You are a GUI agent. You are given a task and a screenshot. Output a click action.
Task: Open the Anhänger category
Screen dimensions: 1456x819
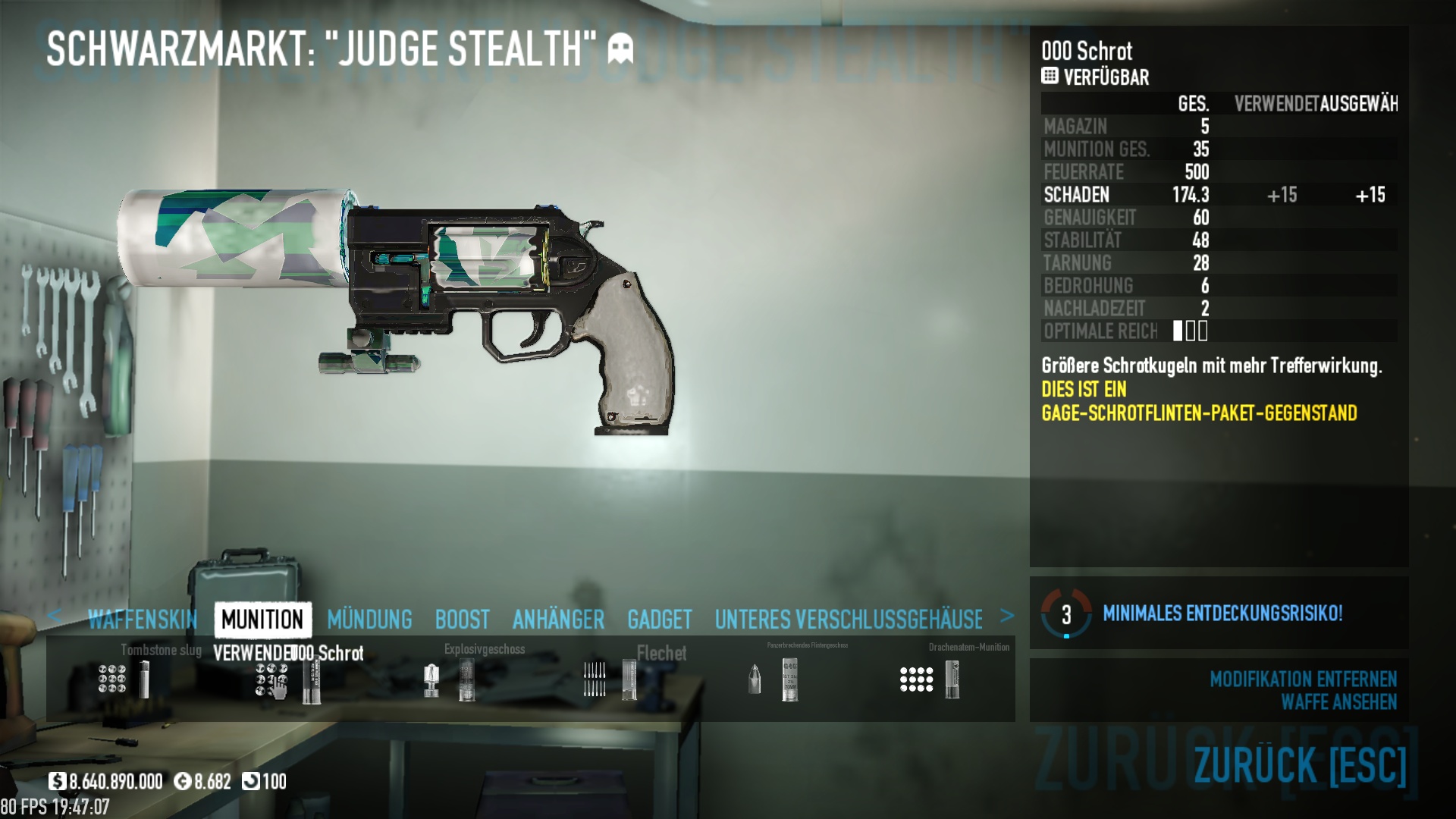pos(558,620)
